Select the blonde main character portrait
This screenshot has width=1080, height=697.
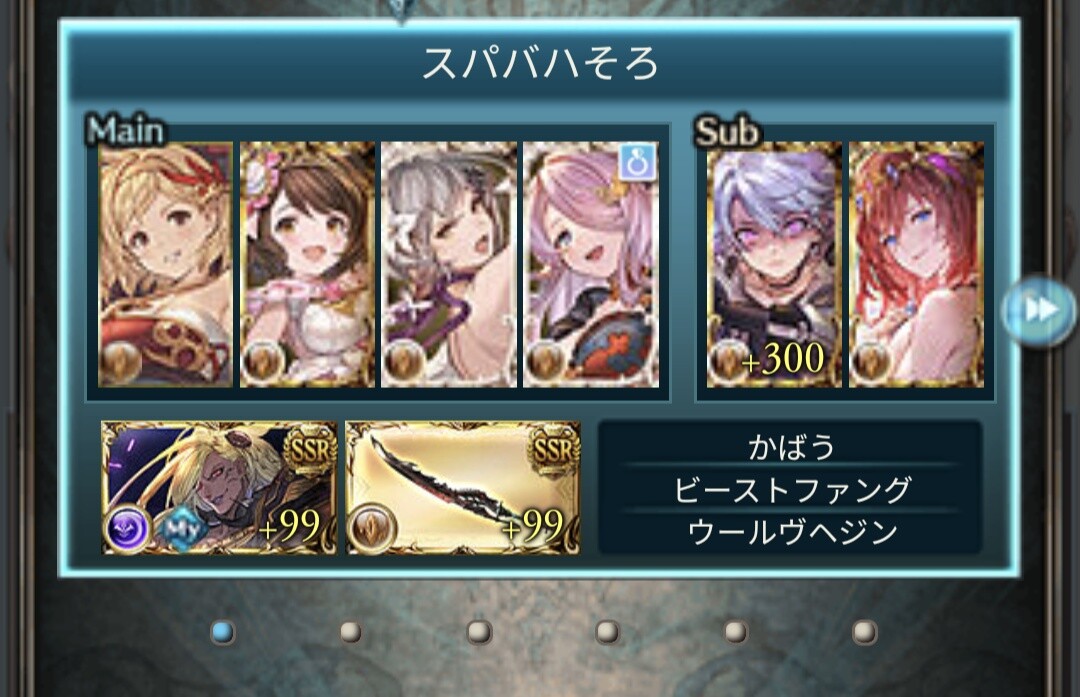click(x=166, y=264)
